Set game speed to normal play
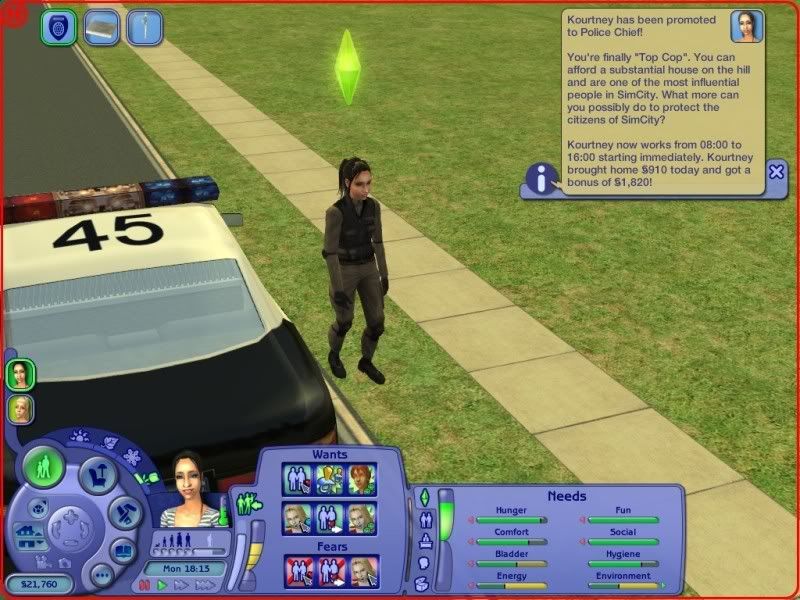This screenshot has width=800, height=600. coord(159,584)
